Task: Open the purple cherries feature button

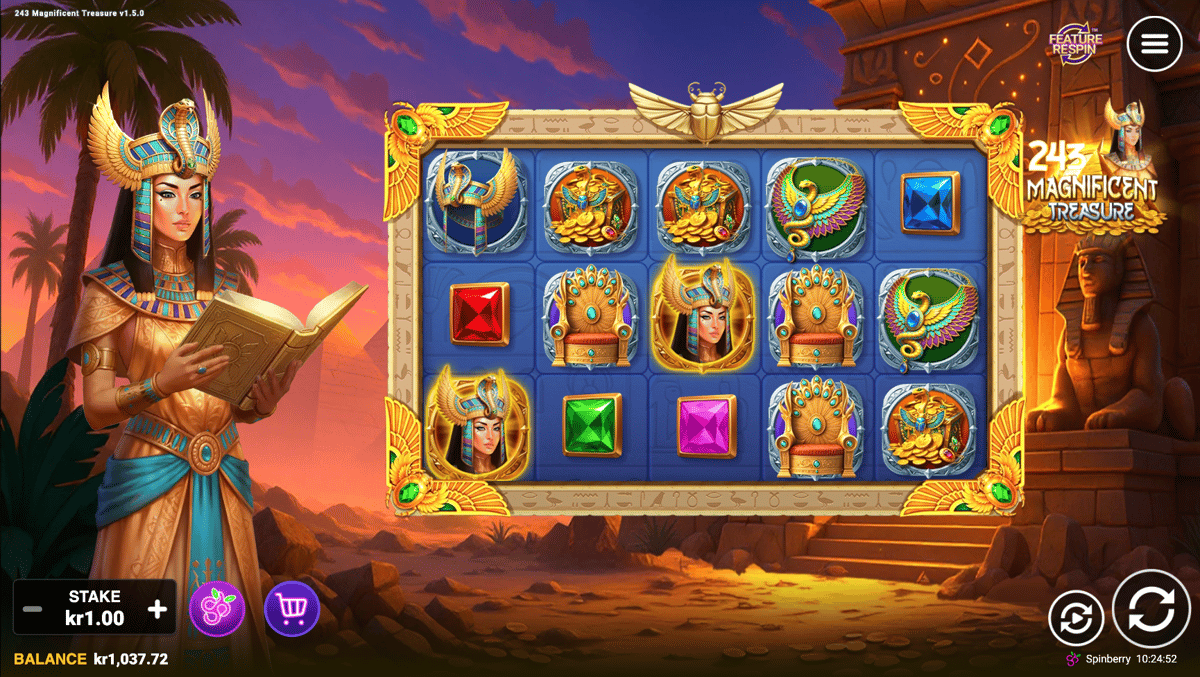Action: [x=217, y=609]
